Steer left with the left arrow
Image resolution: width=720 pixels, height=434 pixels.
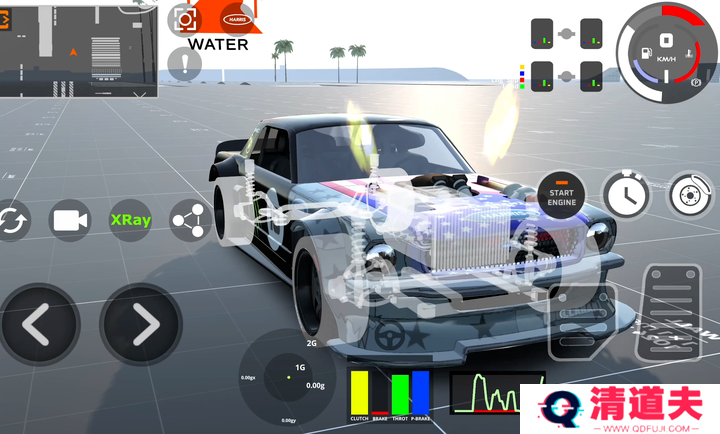(x=38, y=324)
